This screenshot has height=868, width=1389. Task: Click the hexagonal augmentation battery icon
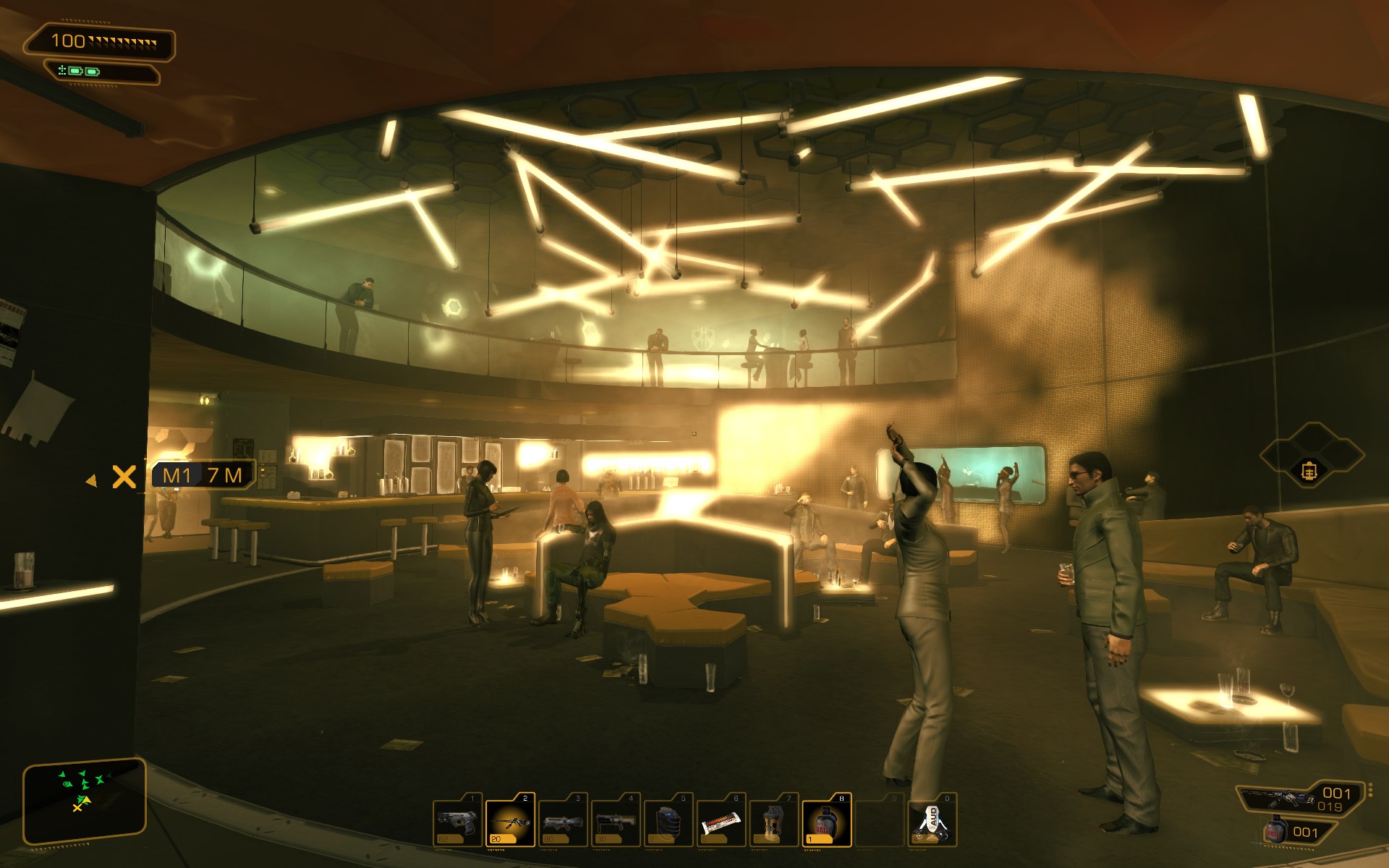point(1310,471)
